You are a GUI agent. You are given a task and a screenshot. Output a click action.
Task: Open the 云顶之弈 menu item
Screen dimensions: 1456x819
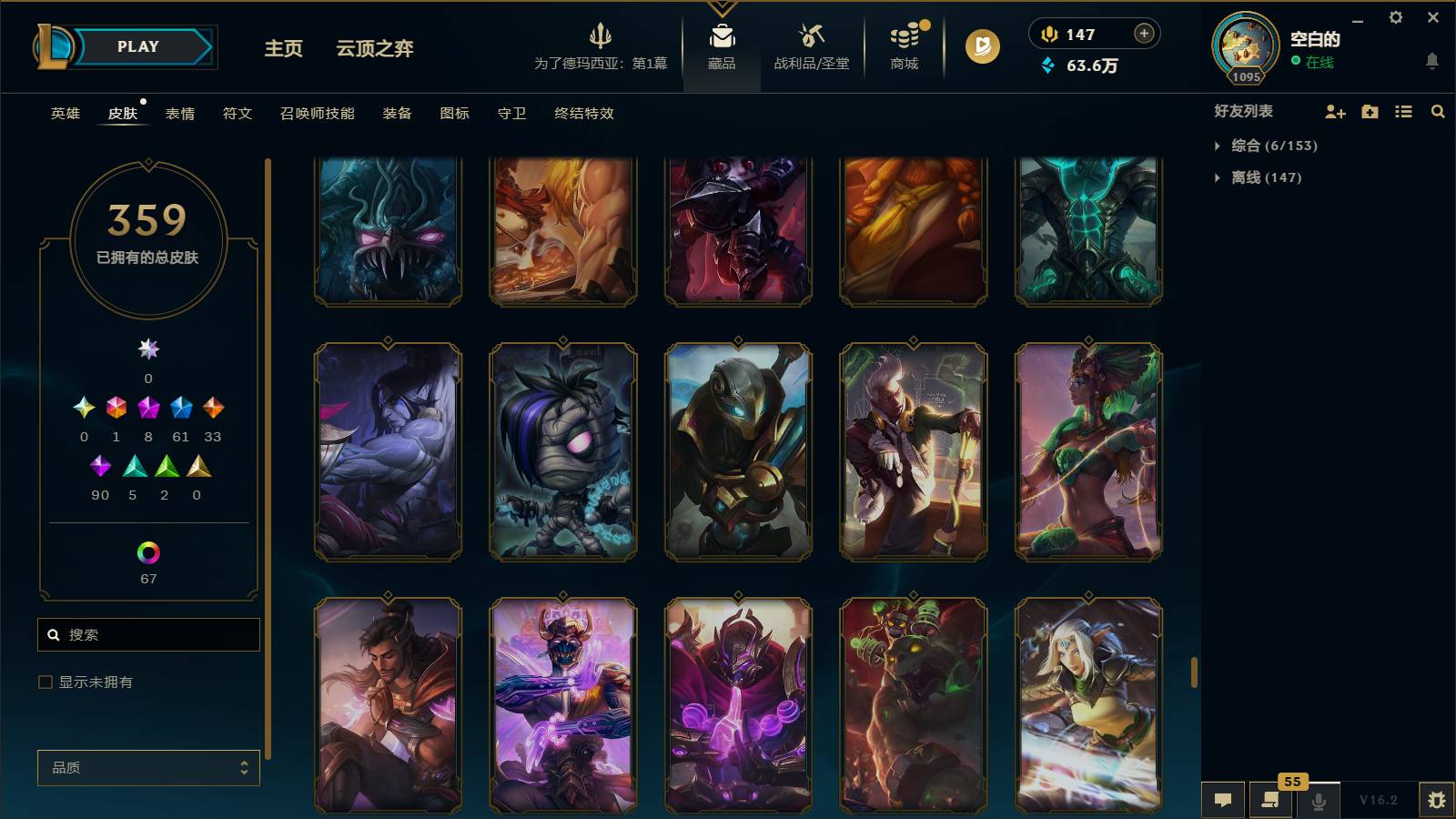pyautogui.click(x=374, y=49)
